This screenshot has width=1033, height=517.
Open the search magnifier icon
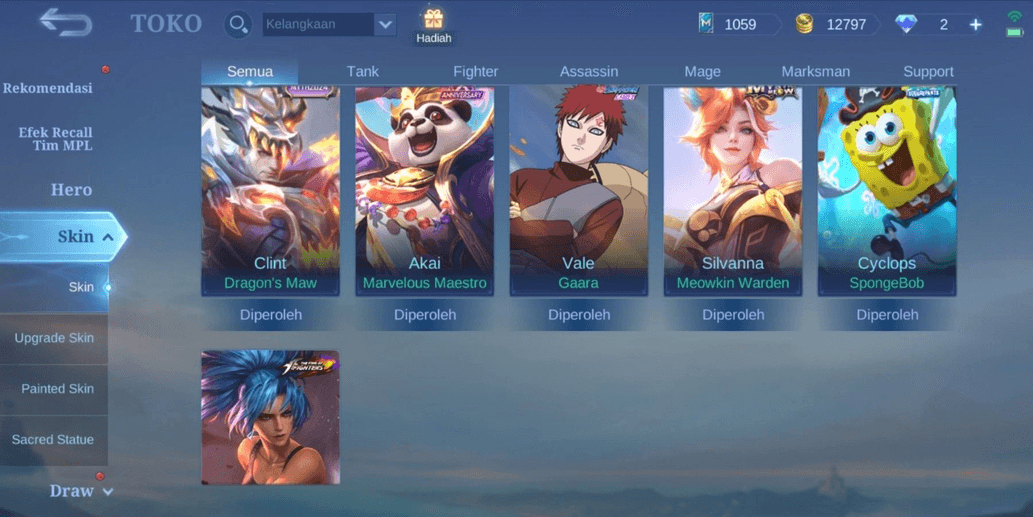point(238,24)
